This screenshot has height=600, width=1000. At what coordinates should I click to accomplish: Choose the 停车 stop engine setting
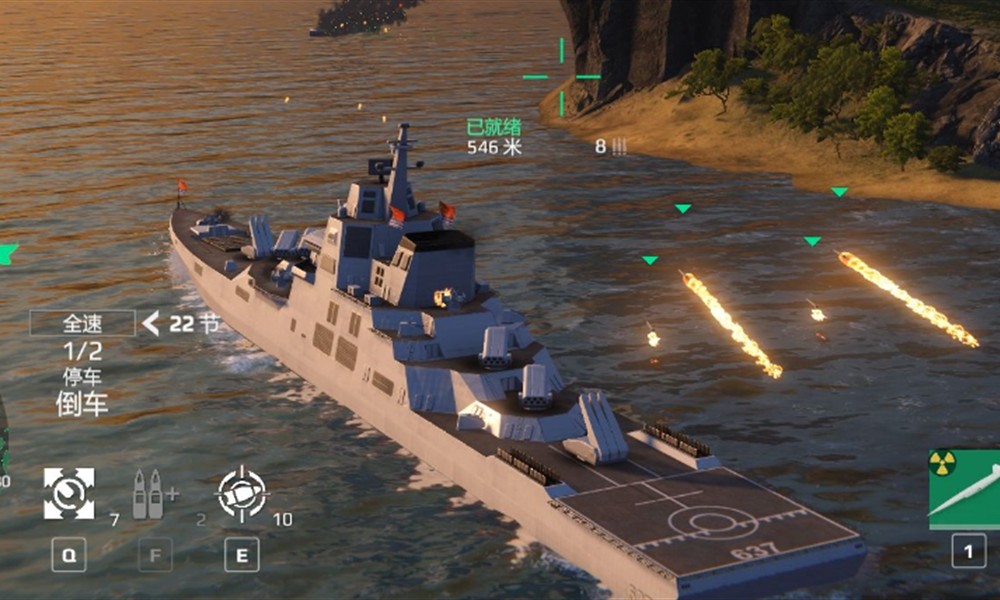coord(82,378)
